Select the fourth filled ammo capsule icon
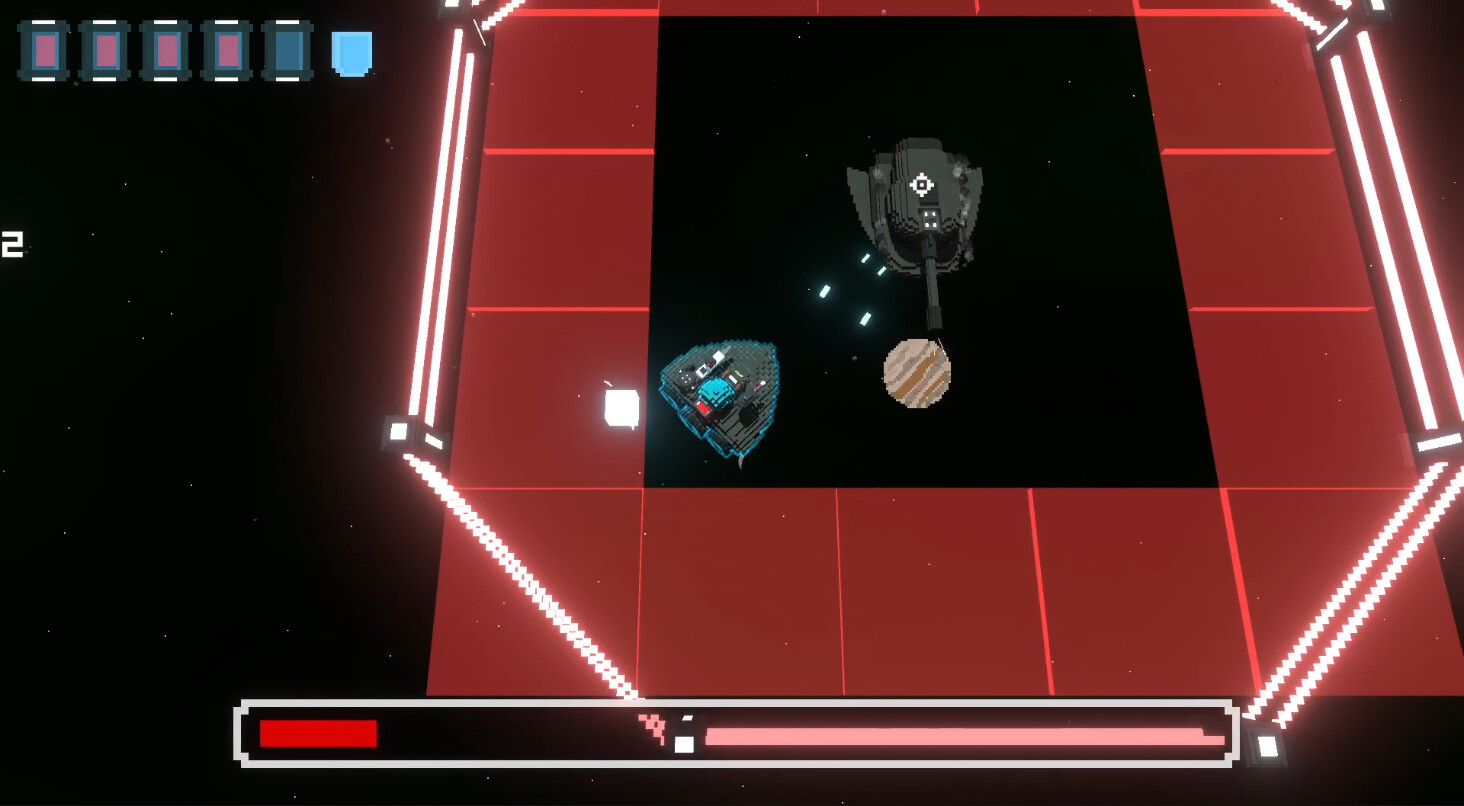 pyautogui.click(x=225, y=50)
